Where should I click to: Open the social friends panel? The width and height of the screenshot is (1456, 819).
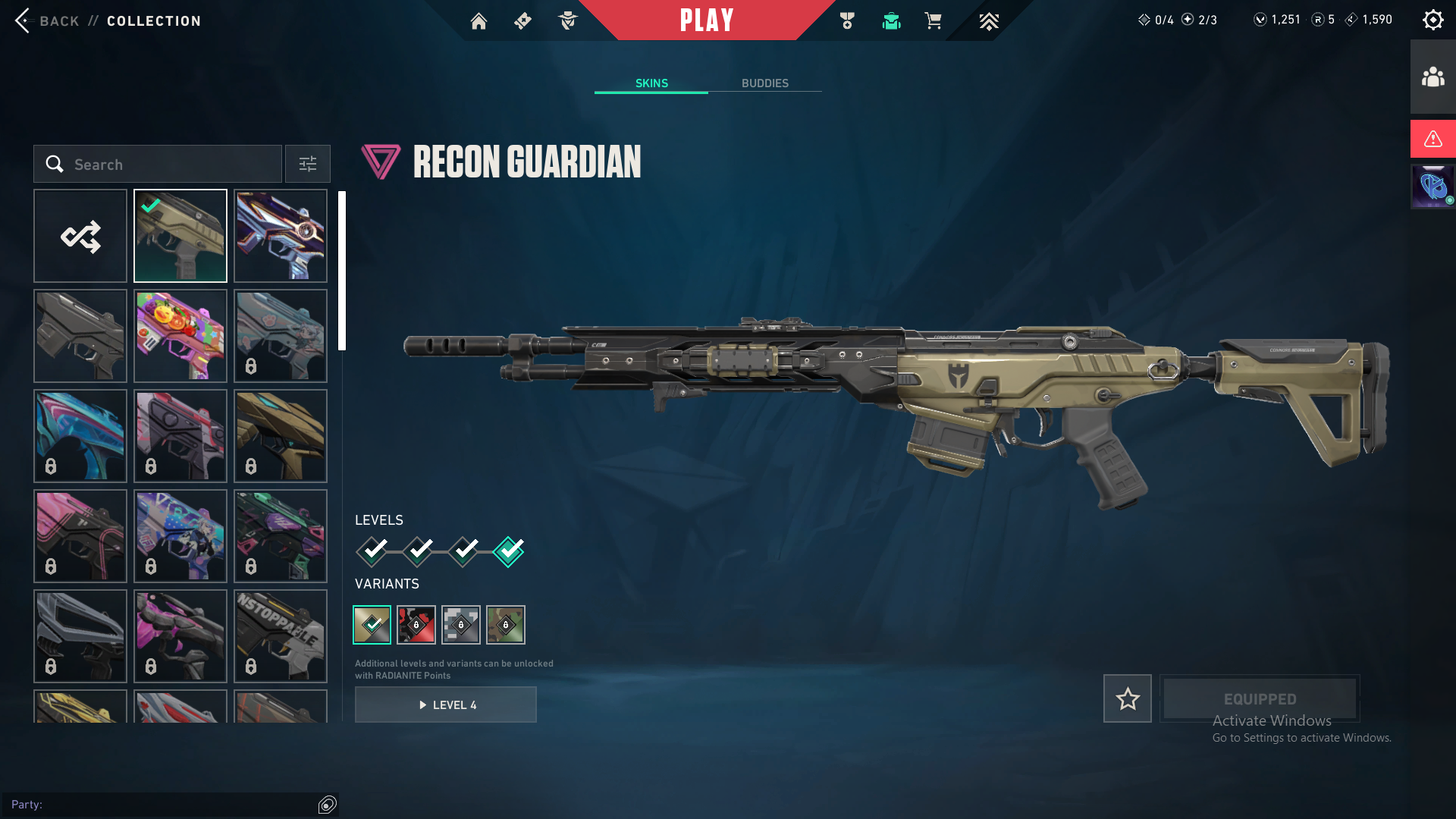(1432, 77)
